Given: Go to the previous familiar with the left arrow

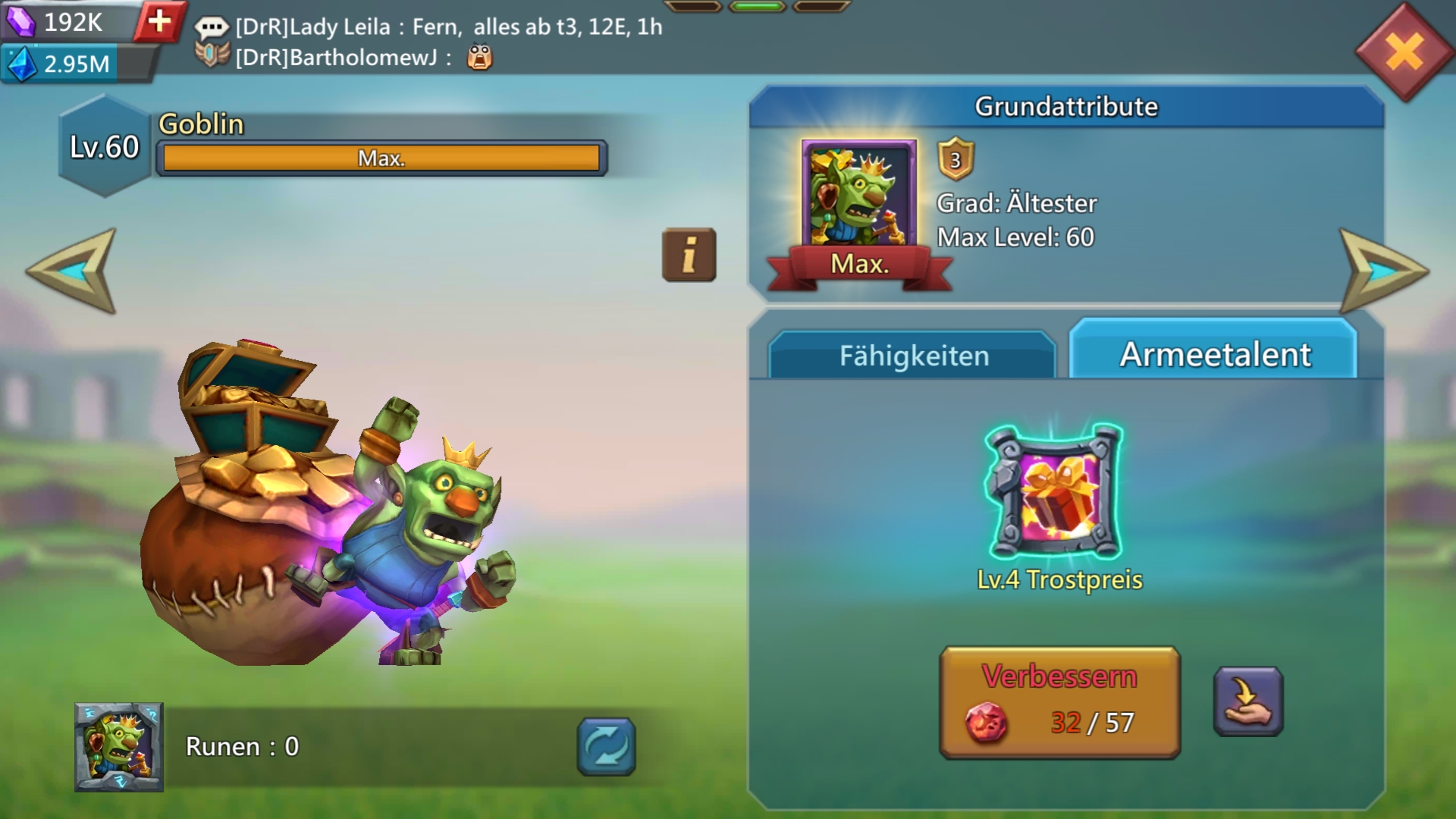Looking at the screenshot, I should click(74, 271).
